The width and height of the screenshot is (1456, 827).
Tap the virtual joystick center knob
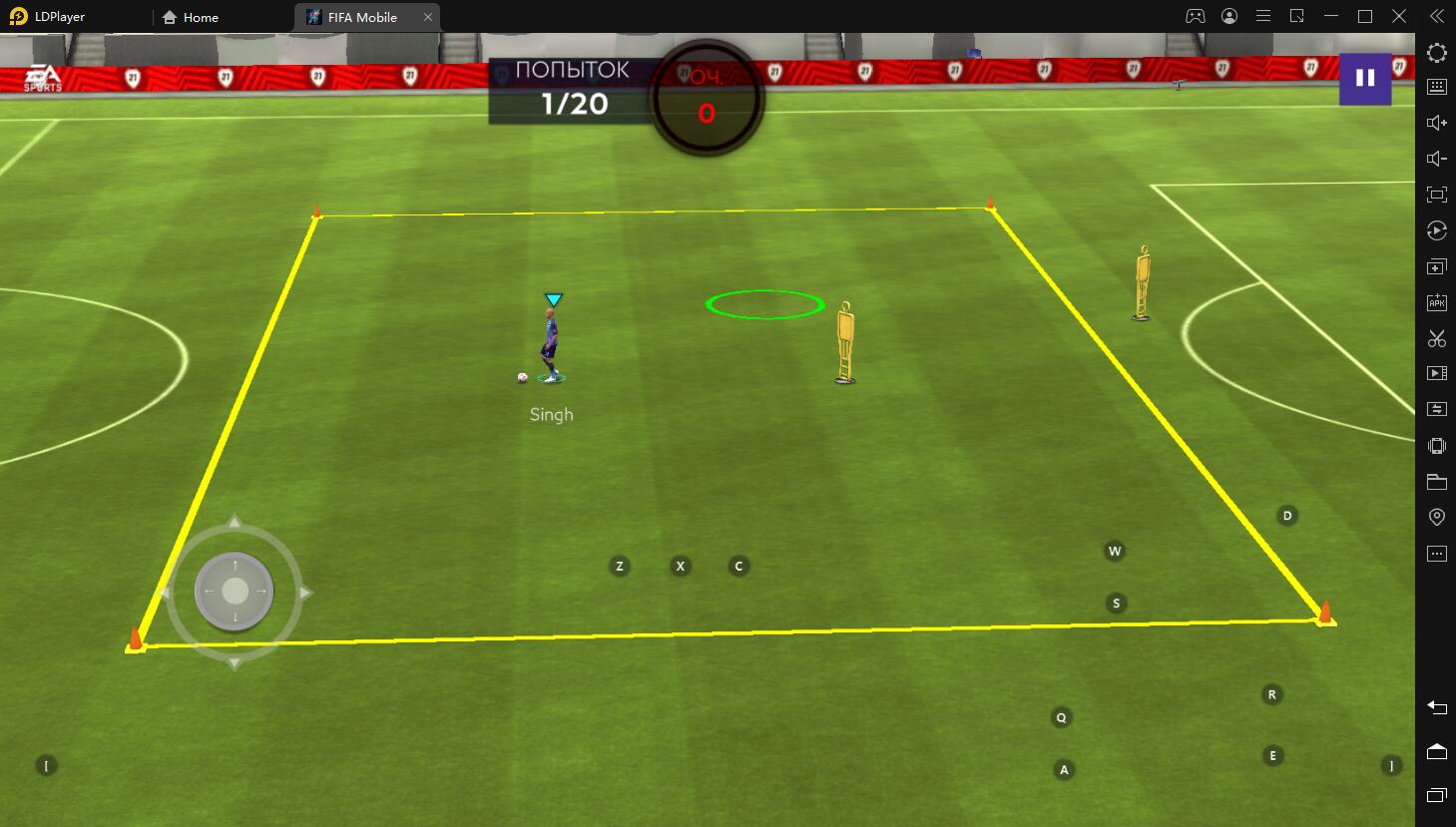(x=235, y=592)
